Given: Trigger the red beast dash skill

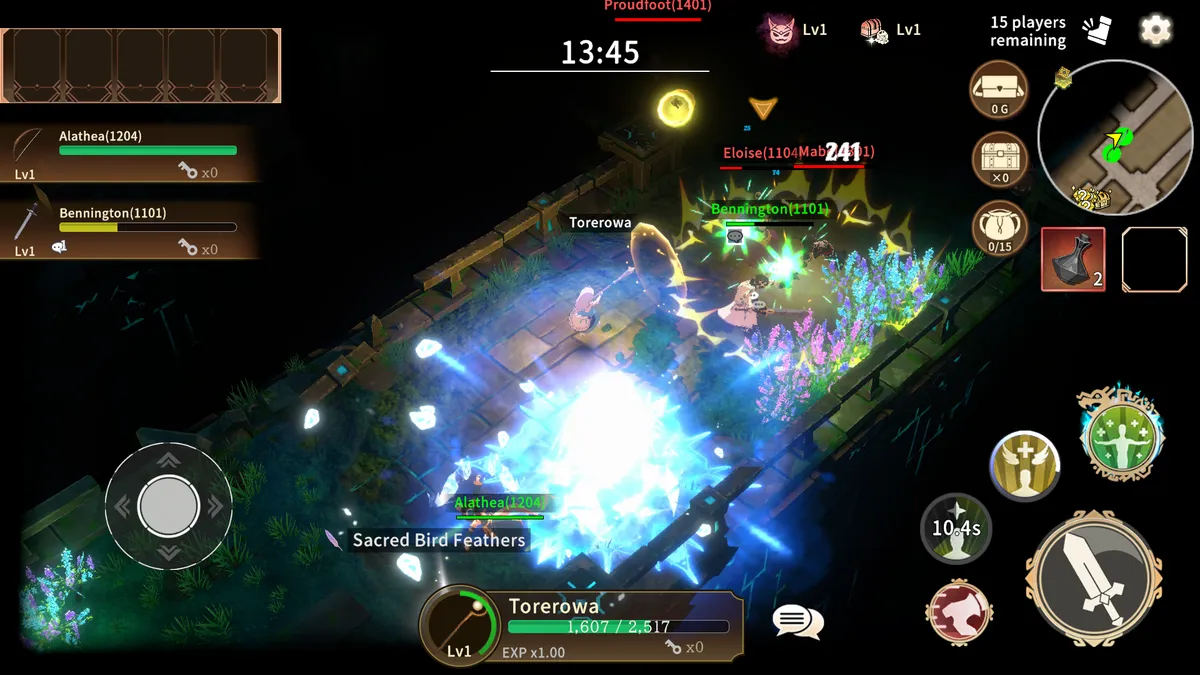Looking at the screenshot, I should [959, 611].
